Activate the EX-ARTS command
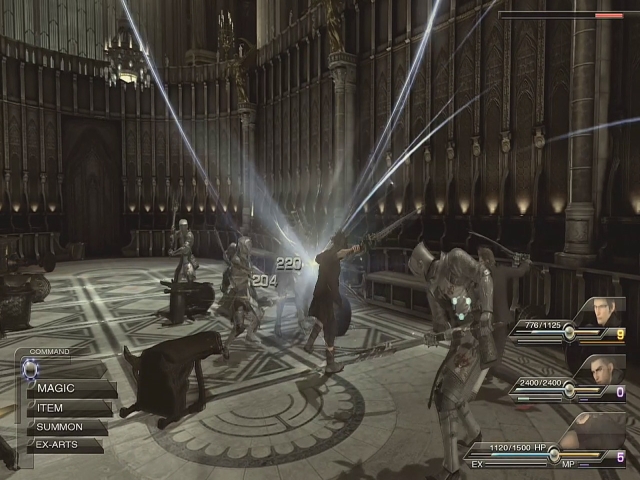 click(66, 445)
